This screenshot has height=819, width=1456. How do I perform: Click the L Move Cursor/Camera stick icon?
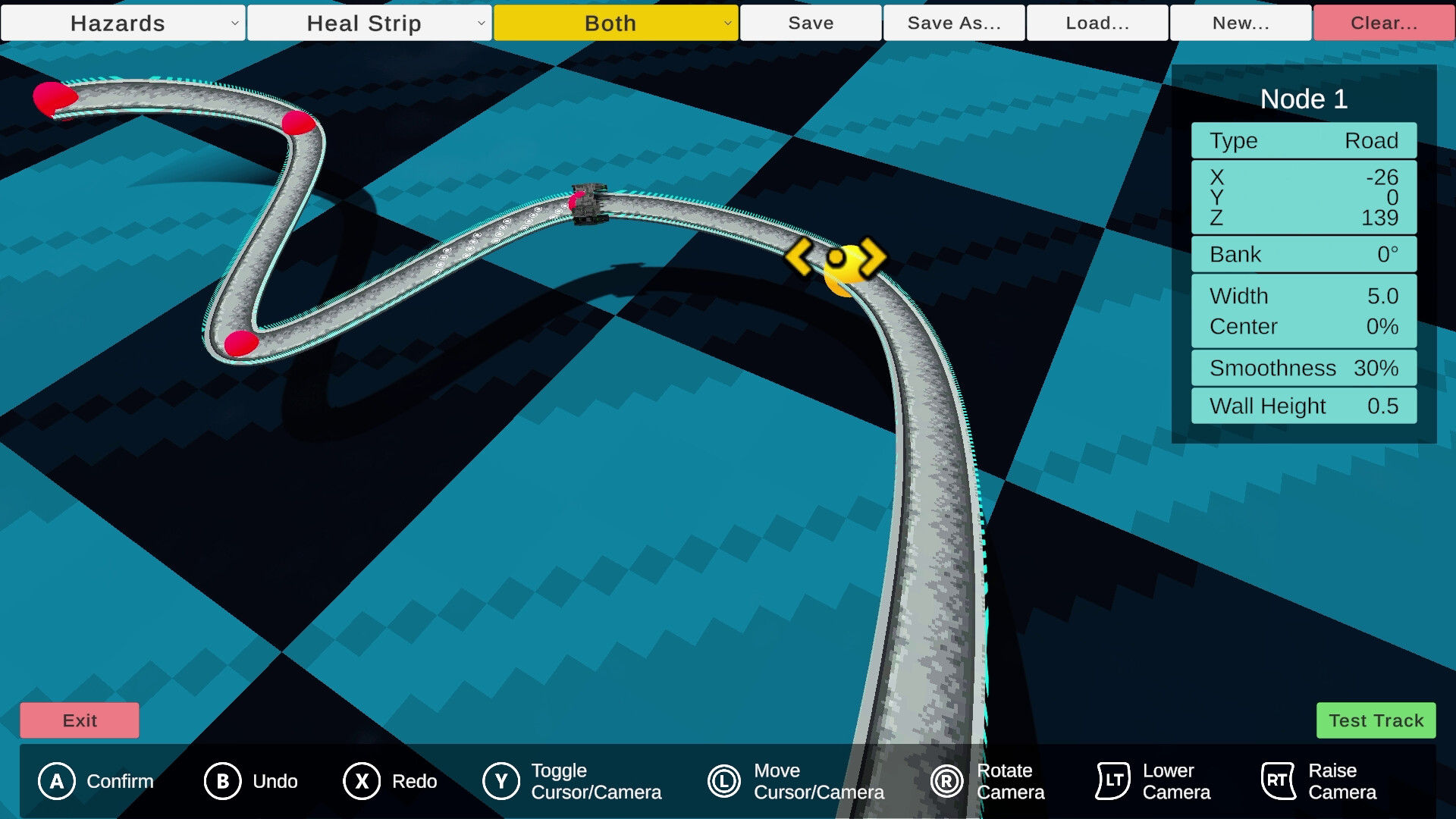tap(723, 781)
